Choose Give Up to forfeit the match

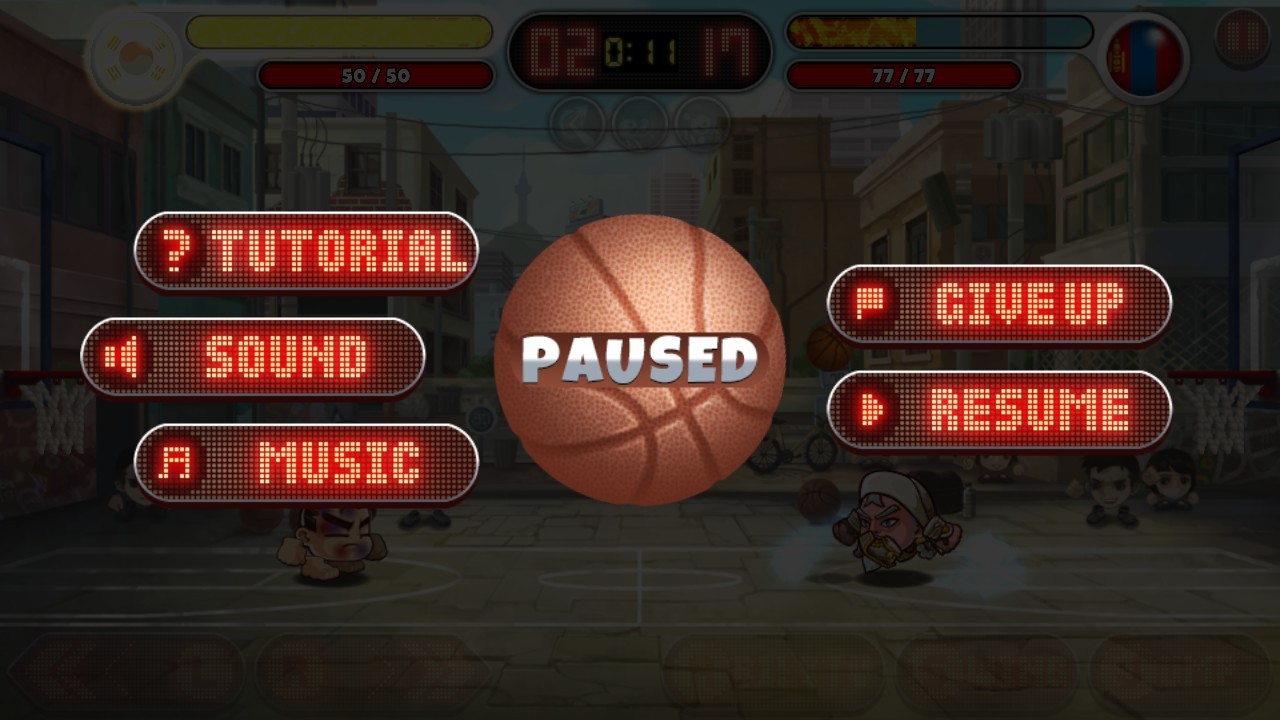click(x=999, y=304)
